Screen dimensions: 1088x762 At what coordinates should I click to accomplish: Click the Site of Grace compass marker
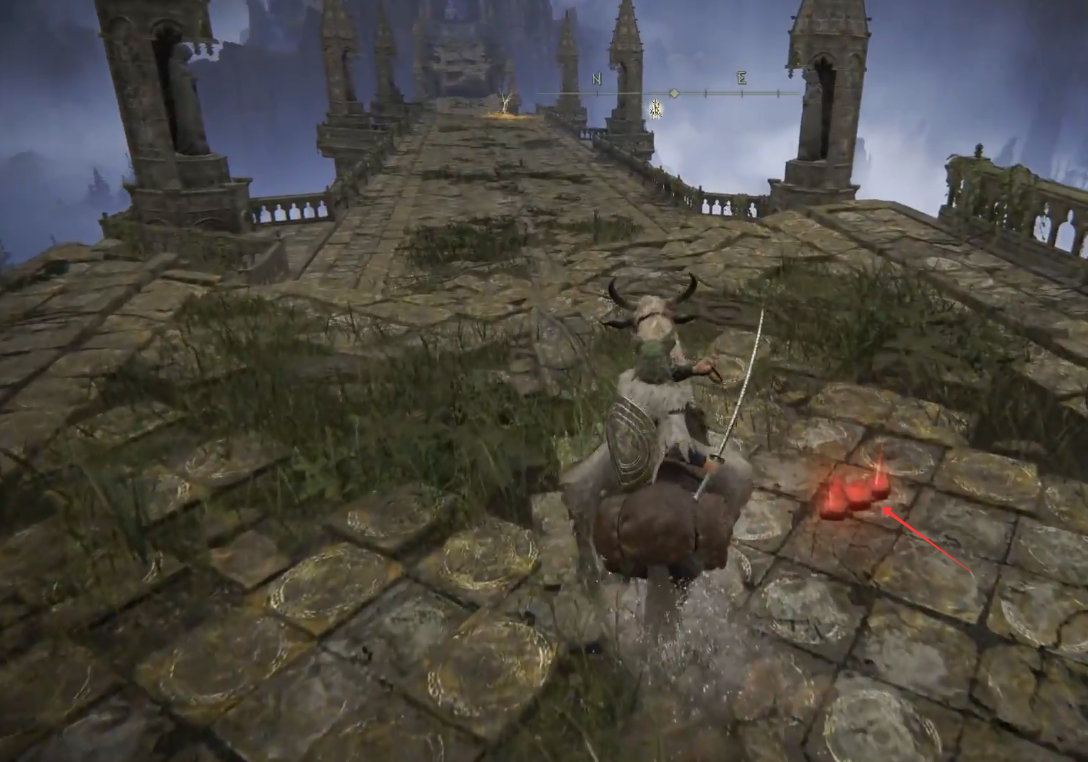pyautogui.click(x=655, y=108)
